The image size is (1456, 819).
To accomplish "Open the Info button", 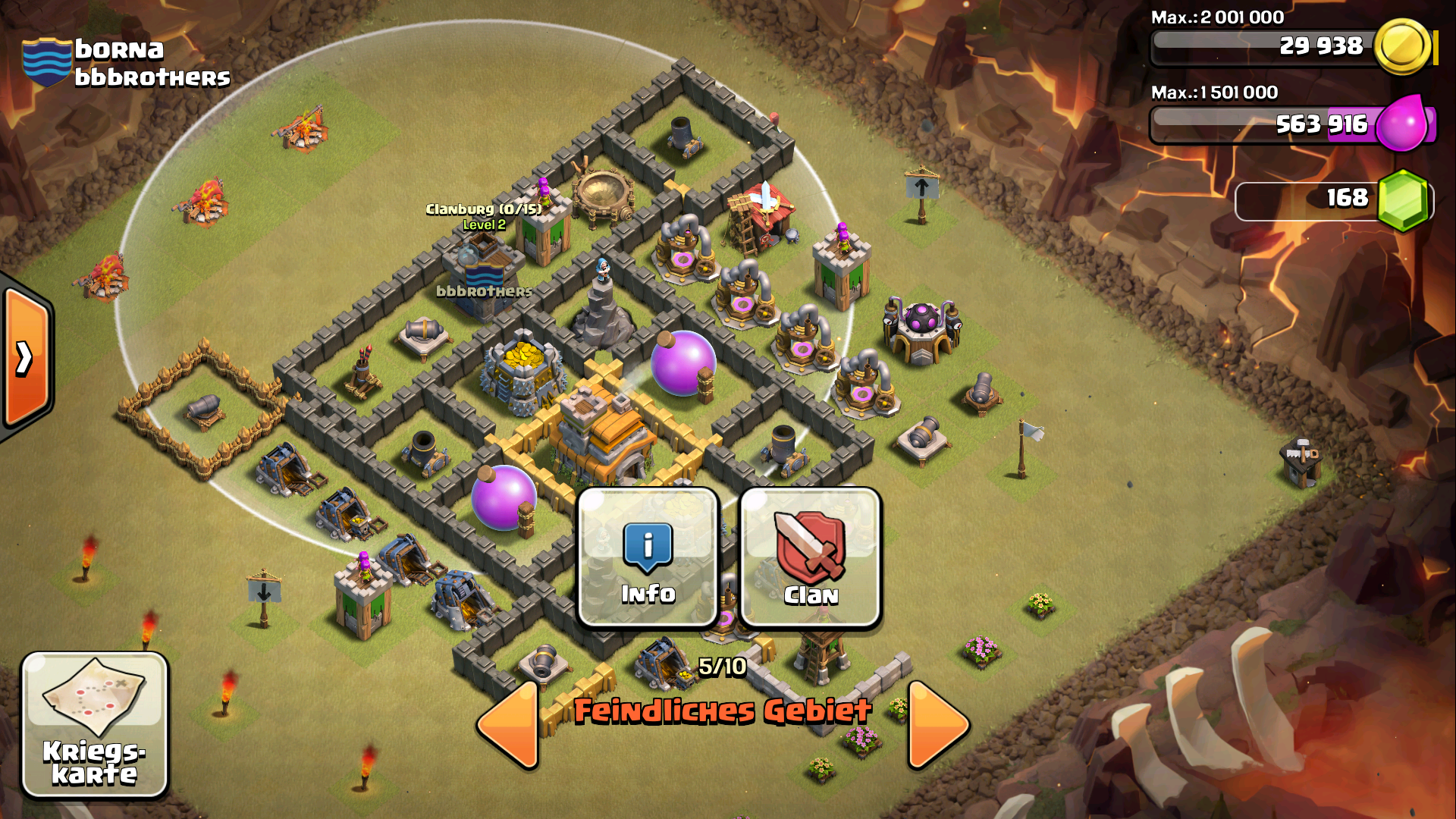I will (648, 557).
